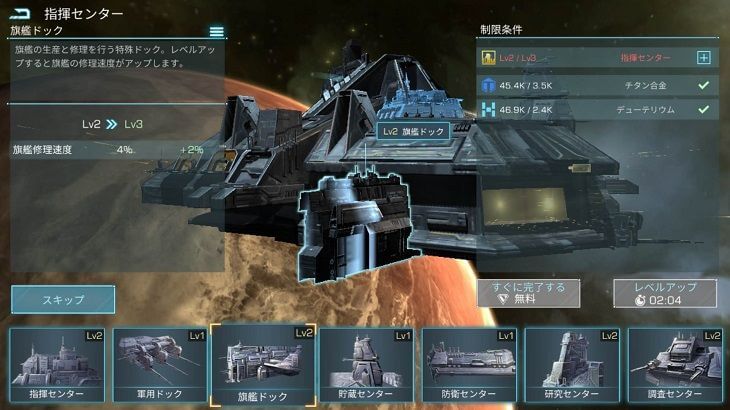The height and width of the screenshot is (410, 730).
Task: Start the レベルアップ upgrade button
Action: tap(664, 292)
